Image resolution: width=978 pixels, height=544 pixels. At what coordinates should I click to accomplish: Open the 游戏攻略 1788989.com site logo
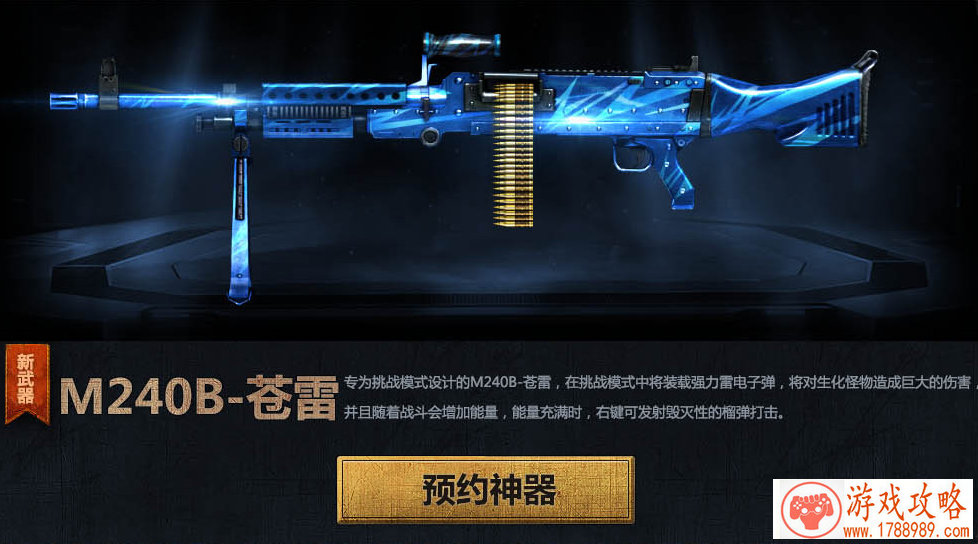(x=874, y=511)
